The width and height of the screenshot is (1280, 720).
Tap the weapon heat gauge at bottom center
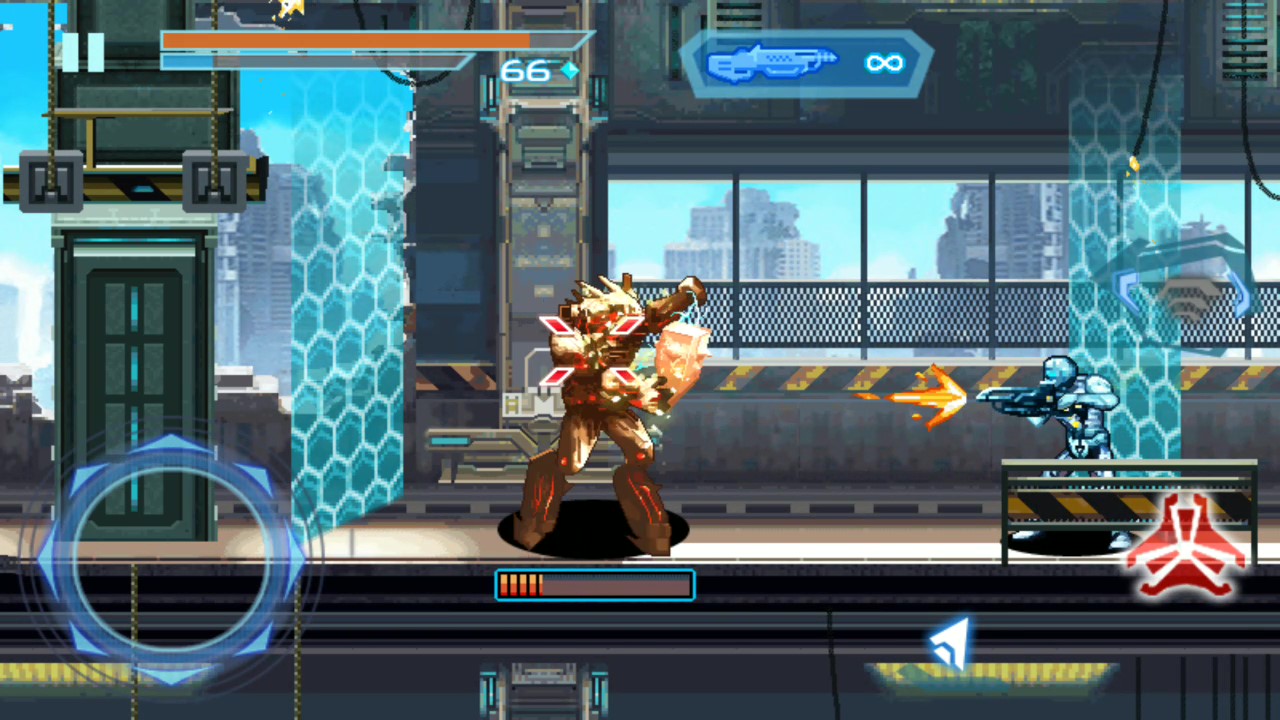595,584
